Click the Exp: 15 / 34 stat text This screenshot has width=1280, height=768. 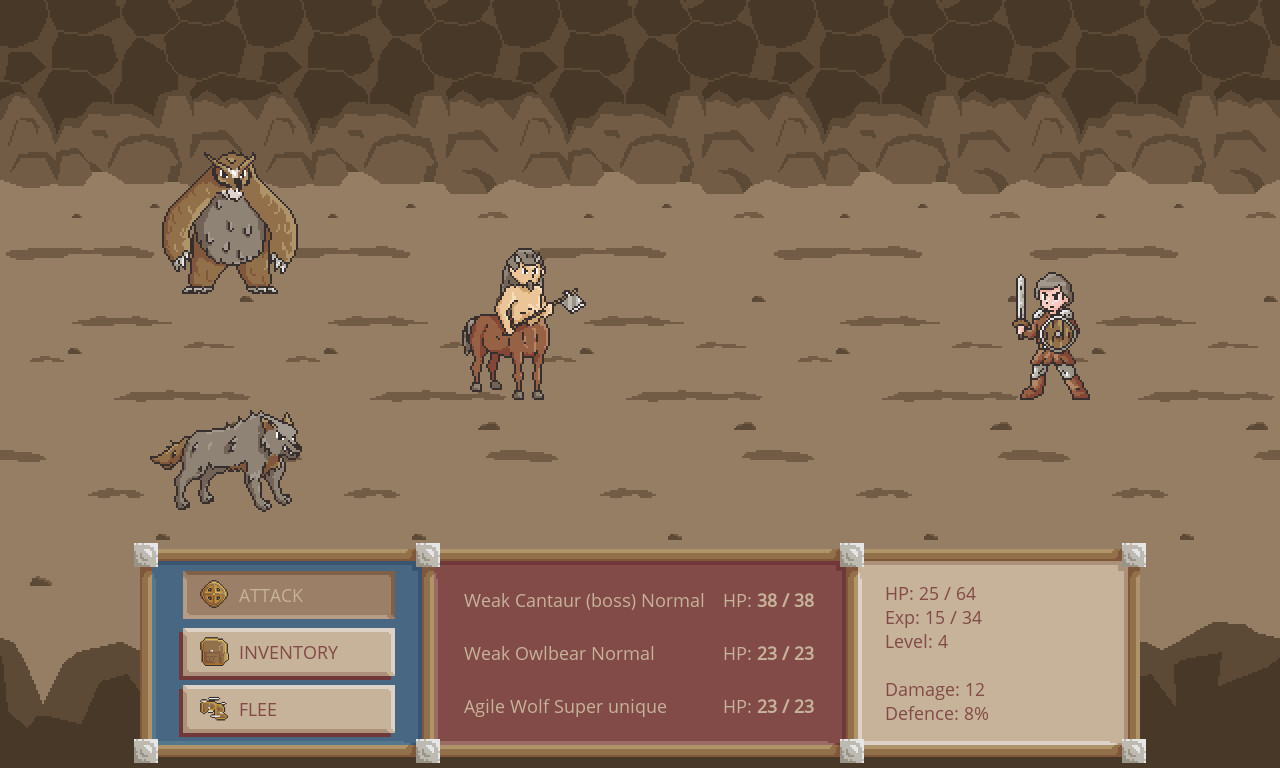(x=933, y=617)
